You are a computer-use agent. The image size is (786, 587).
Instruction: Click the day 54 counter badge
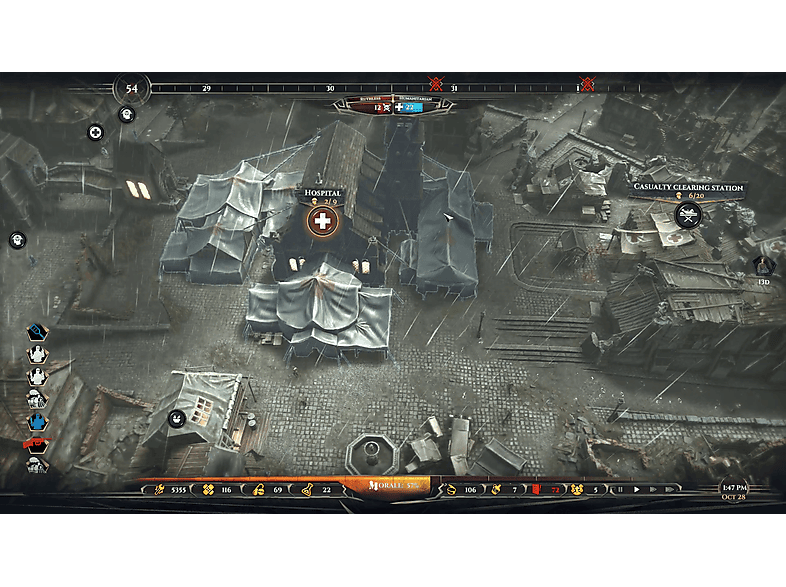pyautogui.click(x=130, y=89)
